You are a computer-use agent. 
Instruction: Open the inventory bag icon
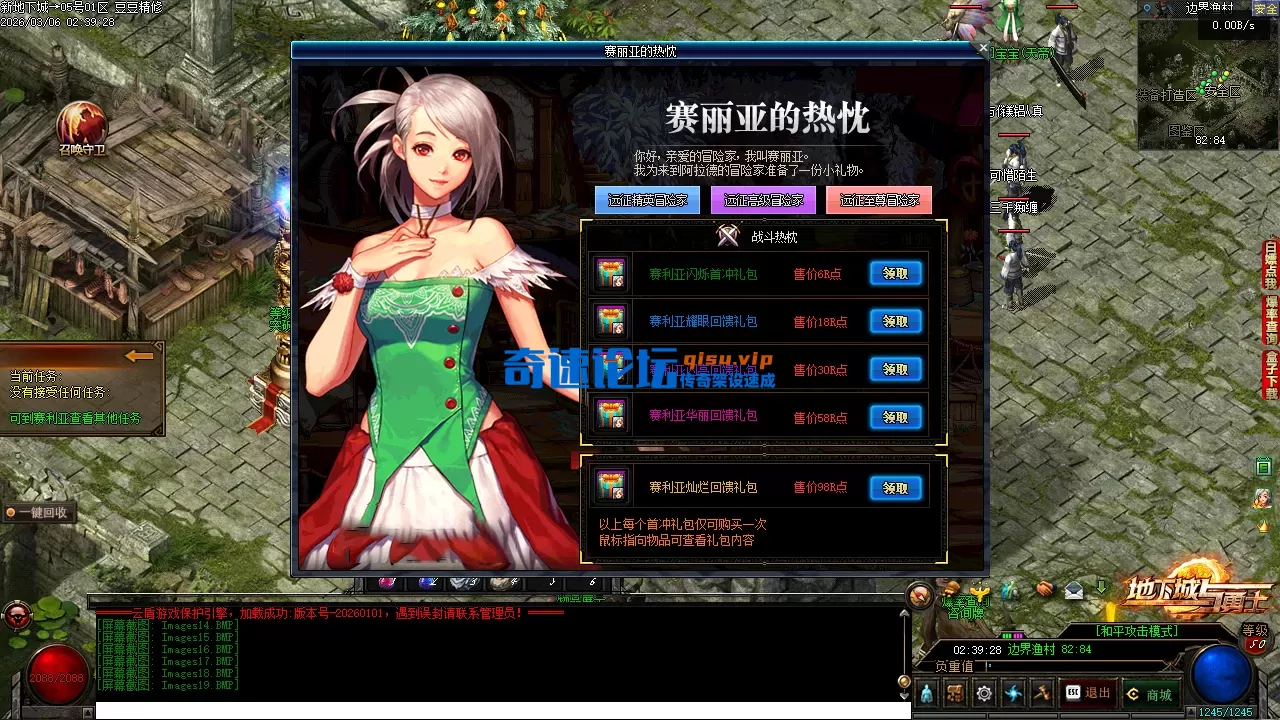click(953, 692)
